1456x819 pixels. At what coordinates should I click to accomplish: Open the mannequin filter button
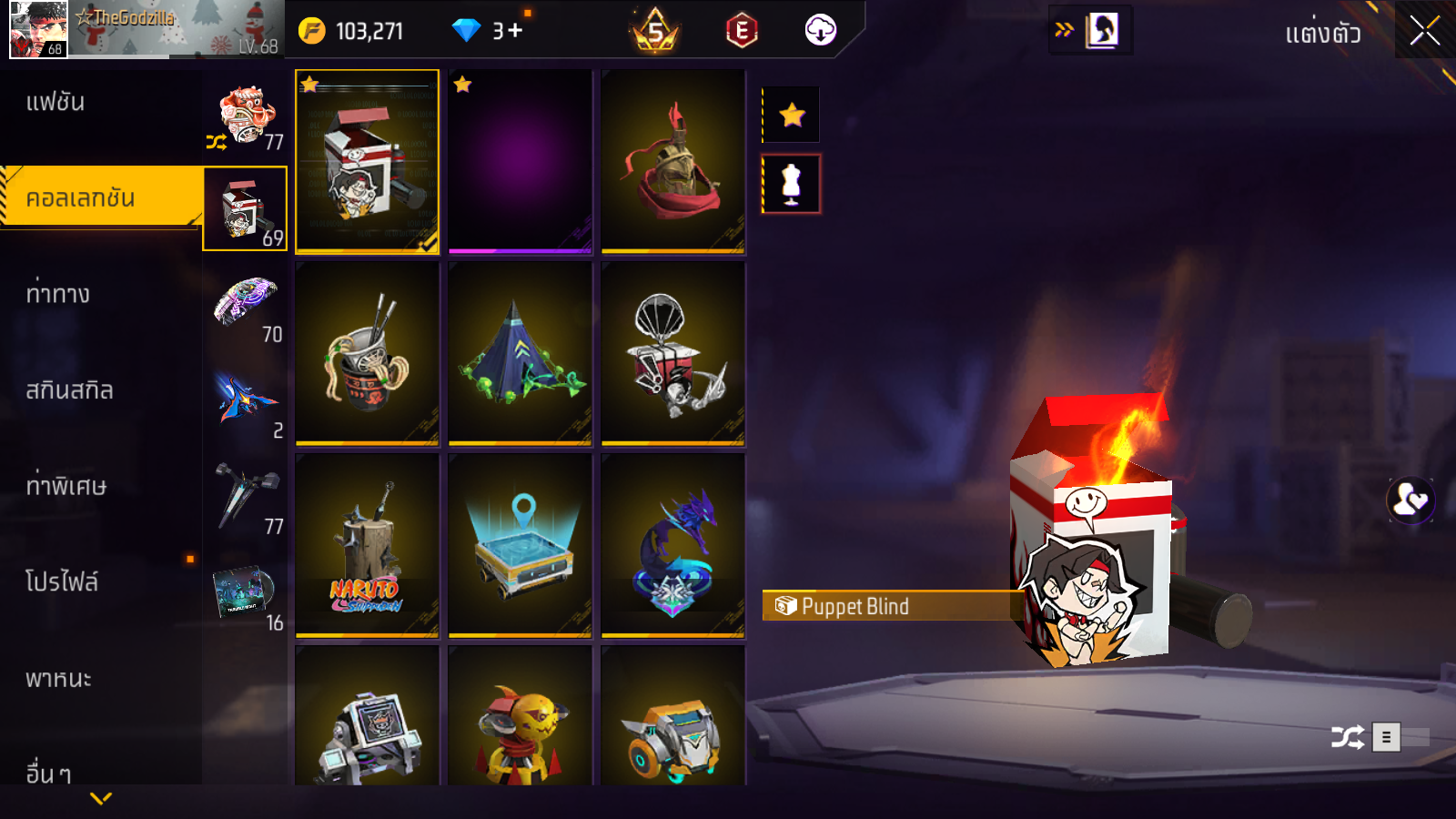(x=792, y=184)
